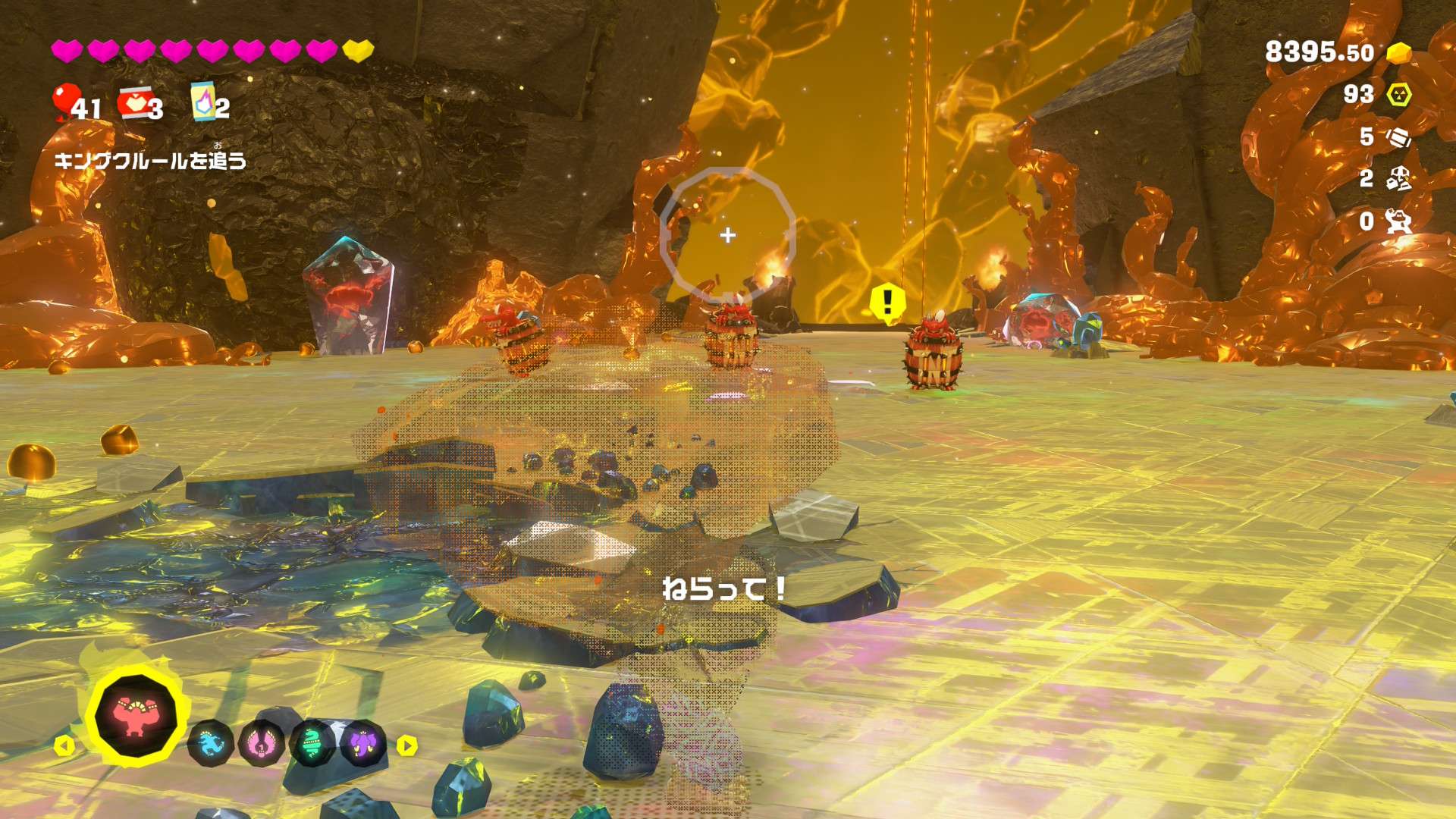This screenshot has height=819, width=1456.
Task: Activate the pink Zebra Bananza icon
Action: coord(262,743)
